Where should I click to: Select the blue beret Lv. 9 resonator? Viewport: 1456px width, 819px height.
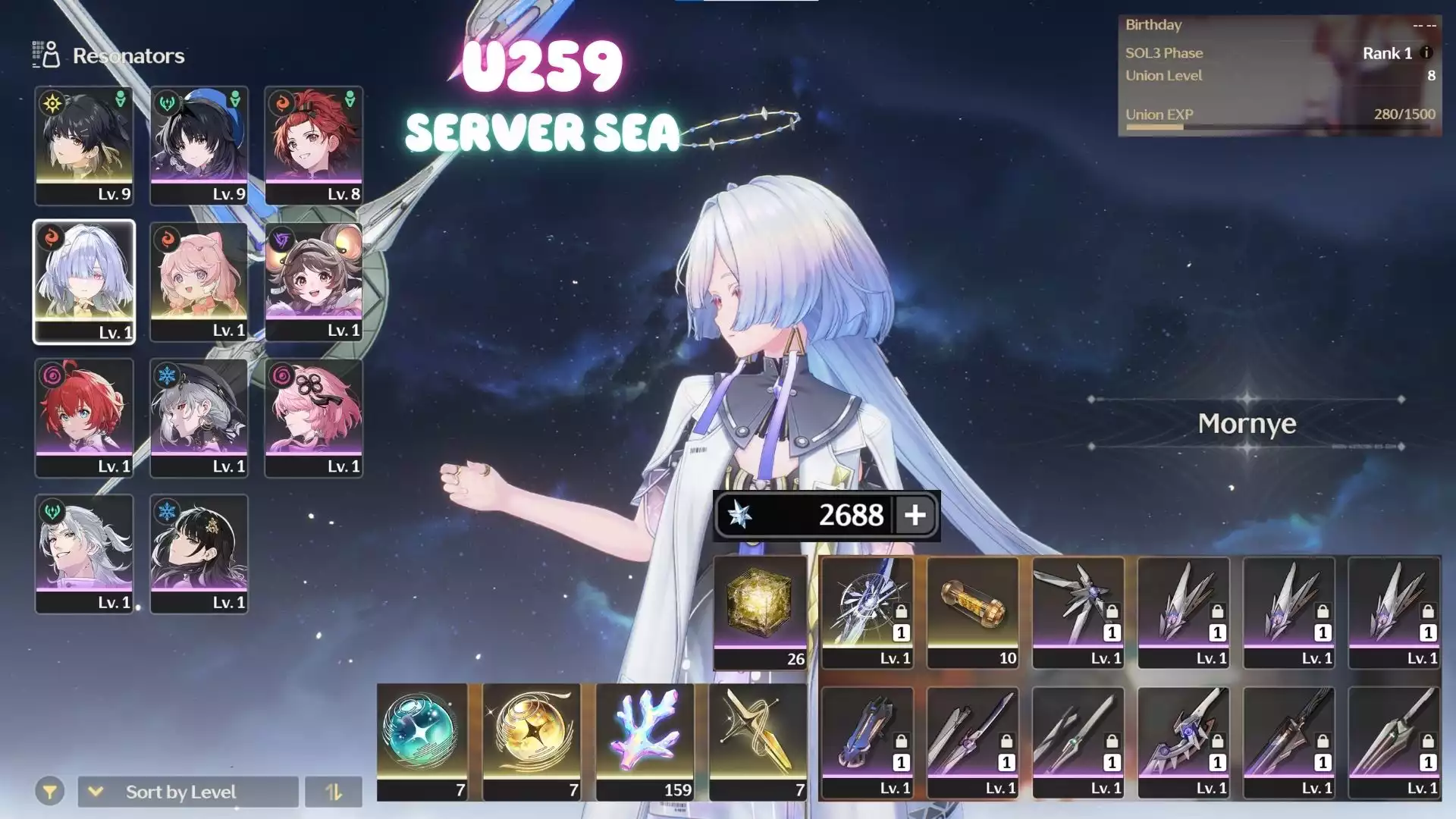199,145
